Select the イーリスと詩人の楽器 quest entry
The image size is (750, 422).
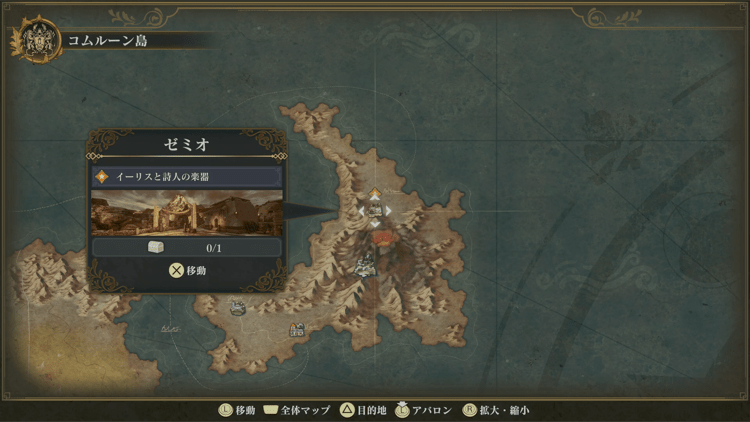click(186, 176)
